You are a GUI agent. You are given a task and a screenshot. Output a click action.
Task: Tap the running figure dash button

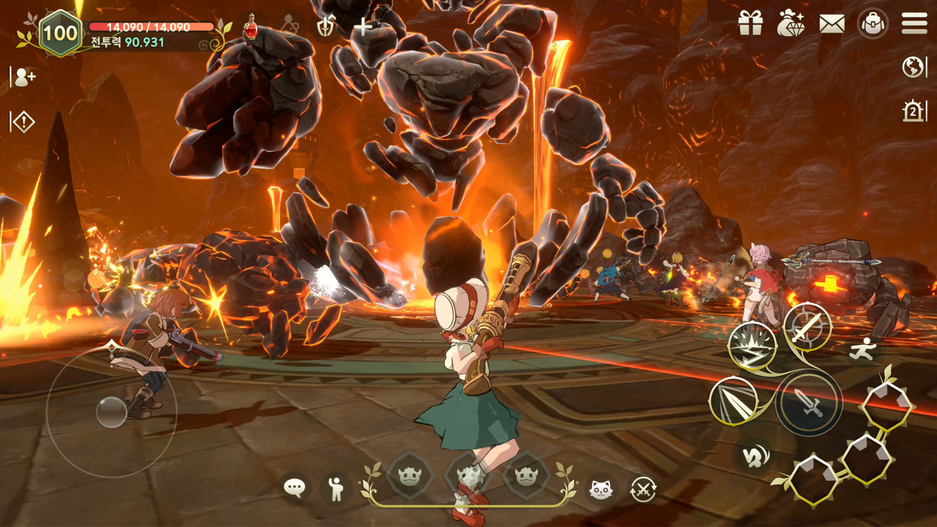tap(862, 349)
